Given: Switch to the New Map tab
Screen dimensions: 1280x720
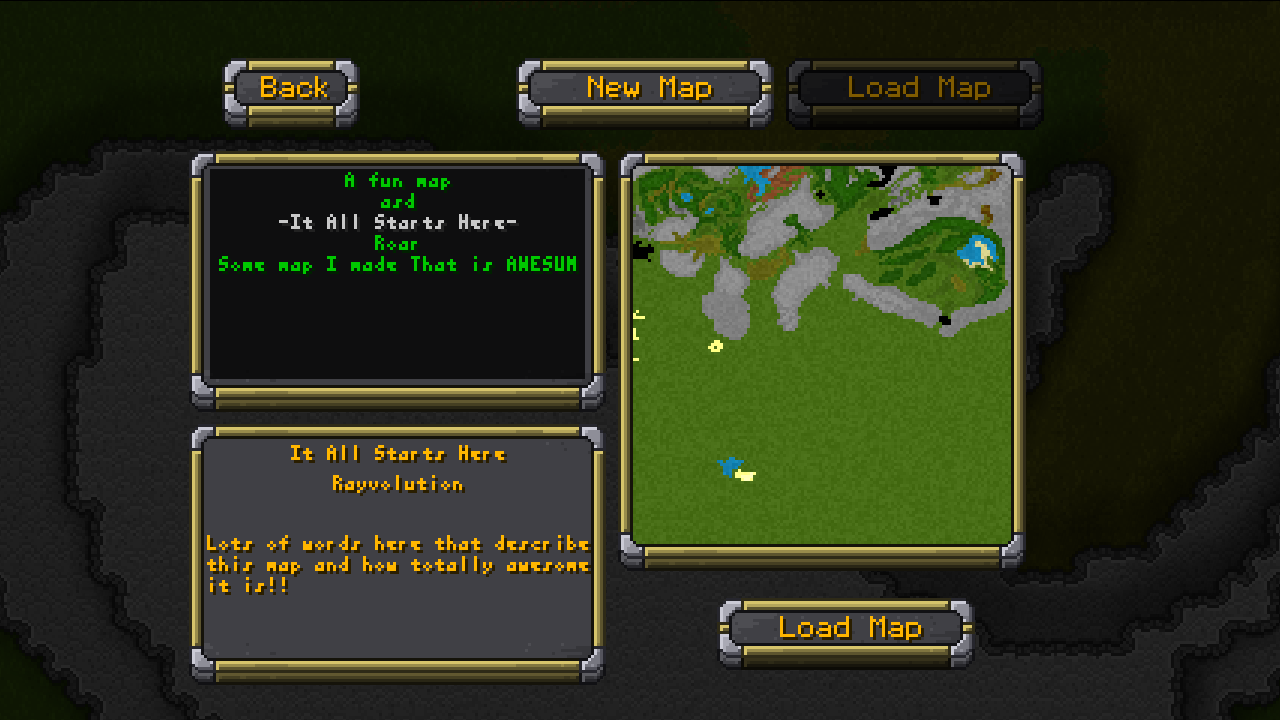Looking at the screenshot, I should (x=646, y=89).
